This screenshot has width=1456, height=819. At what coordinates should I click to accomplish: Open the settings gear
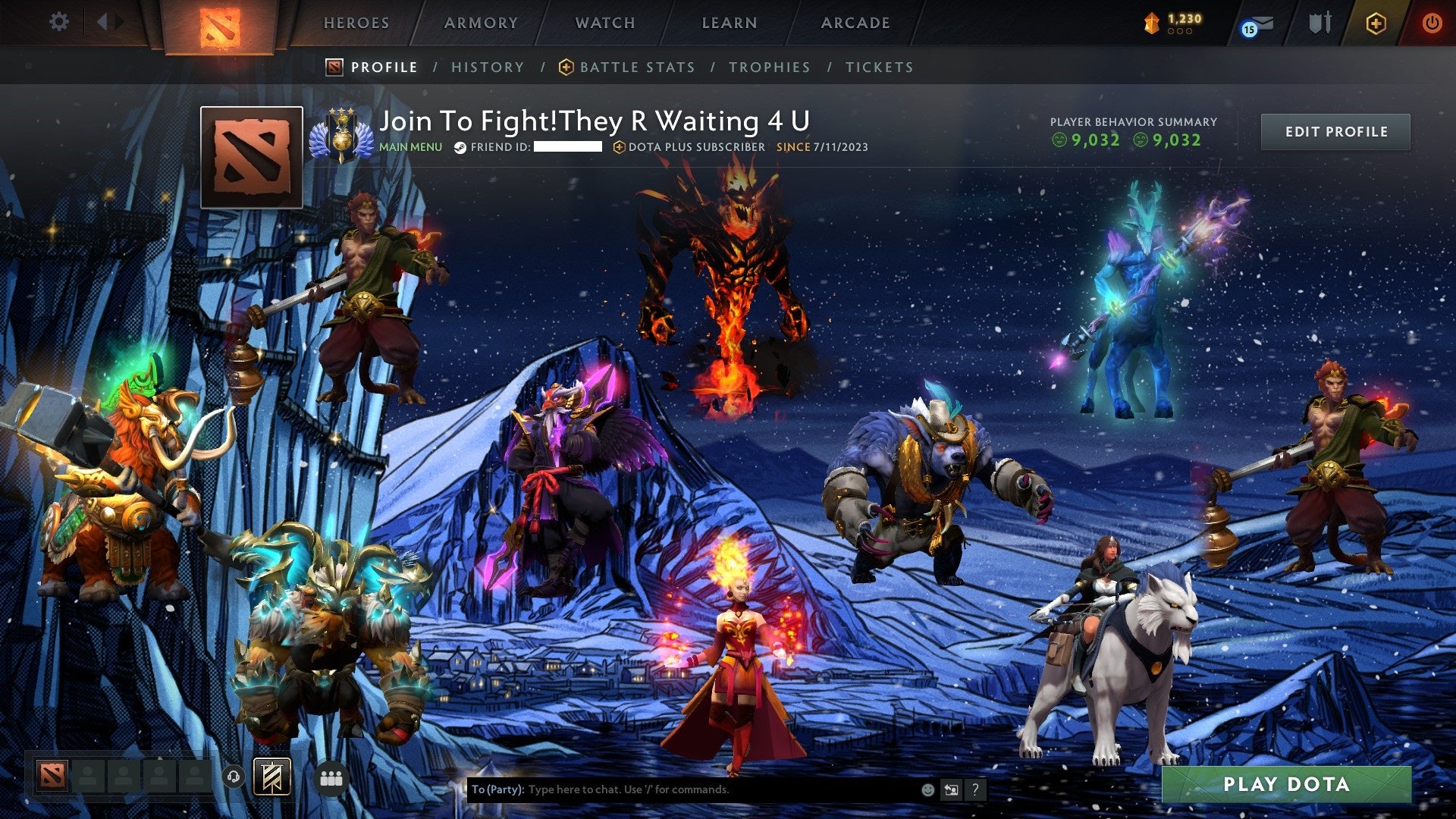tap(58, 21)
